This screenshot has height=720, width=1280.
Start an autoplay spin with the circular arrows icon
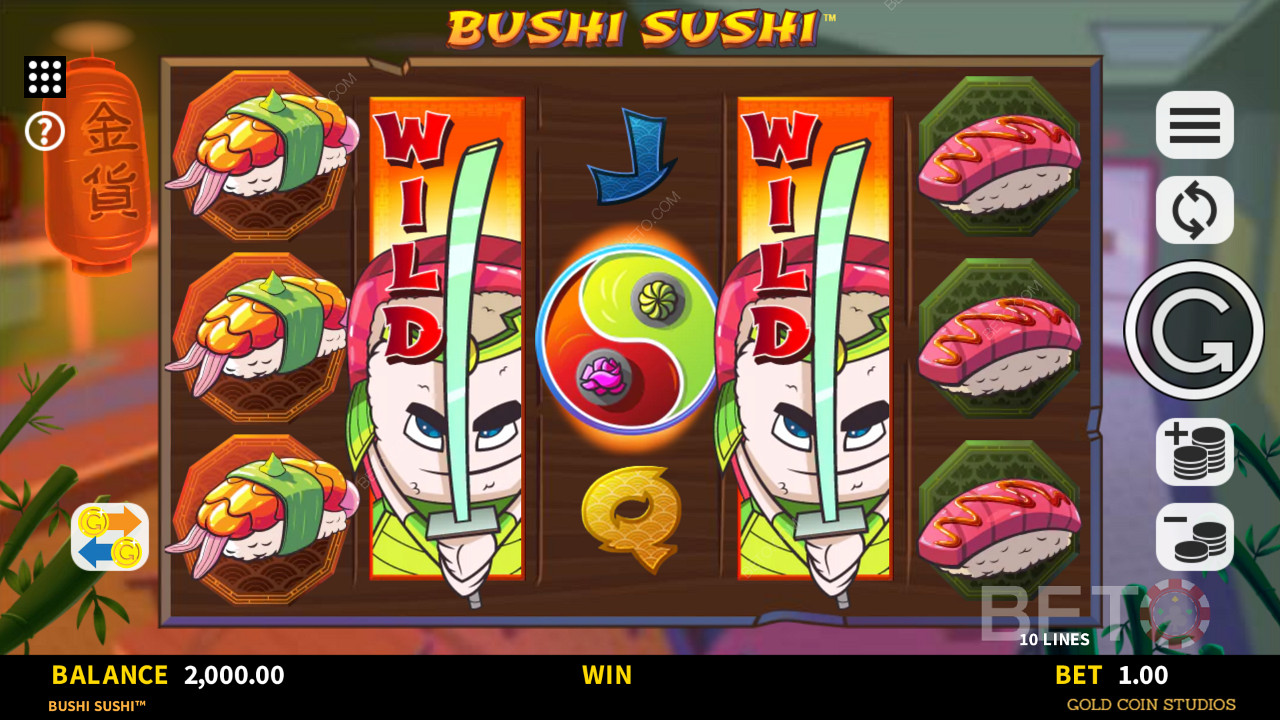[x=1194, y=210]
